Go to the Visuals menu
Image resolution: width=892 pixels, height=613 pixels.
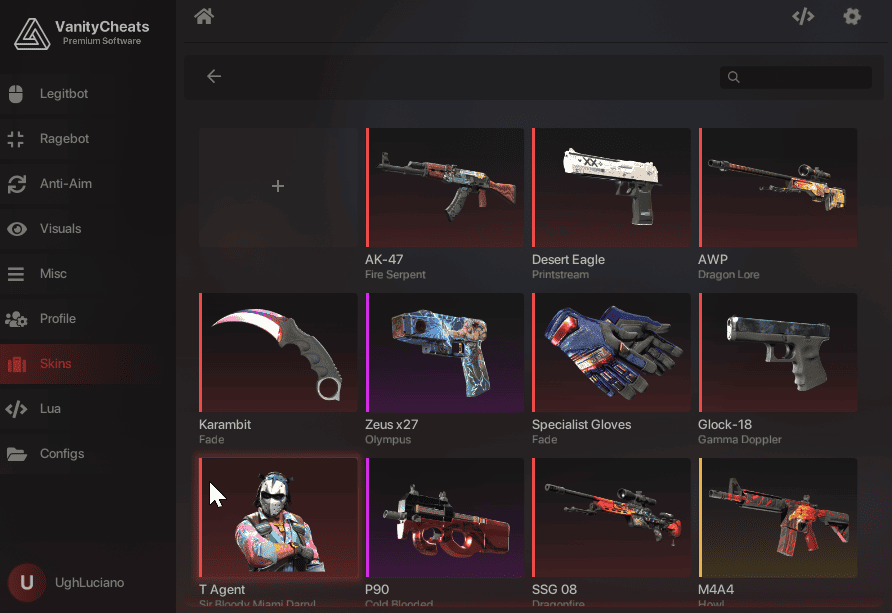tap(60, 229)
